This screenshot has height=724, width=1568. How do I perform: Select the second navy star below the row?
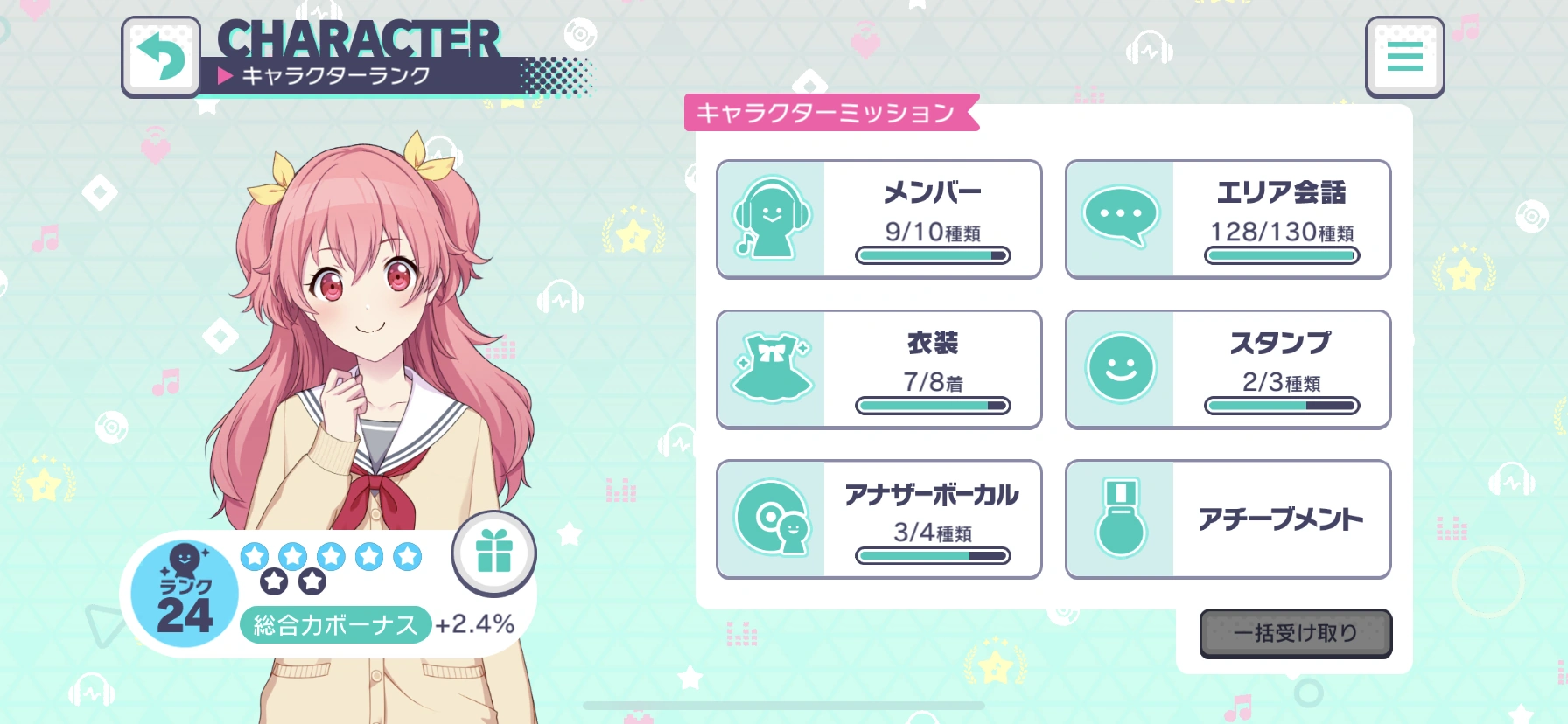pyautogui.click(x=312, y=579)
